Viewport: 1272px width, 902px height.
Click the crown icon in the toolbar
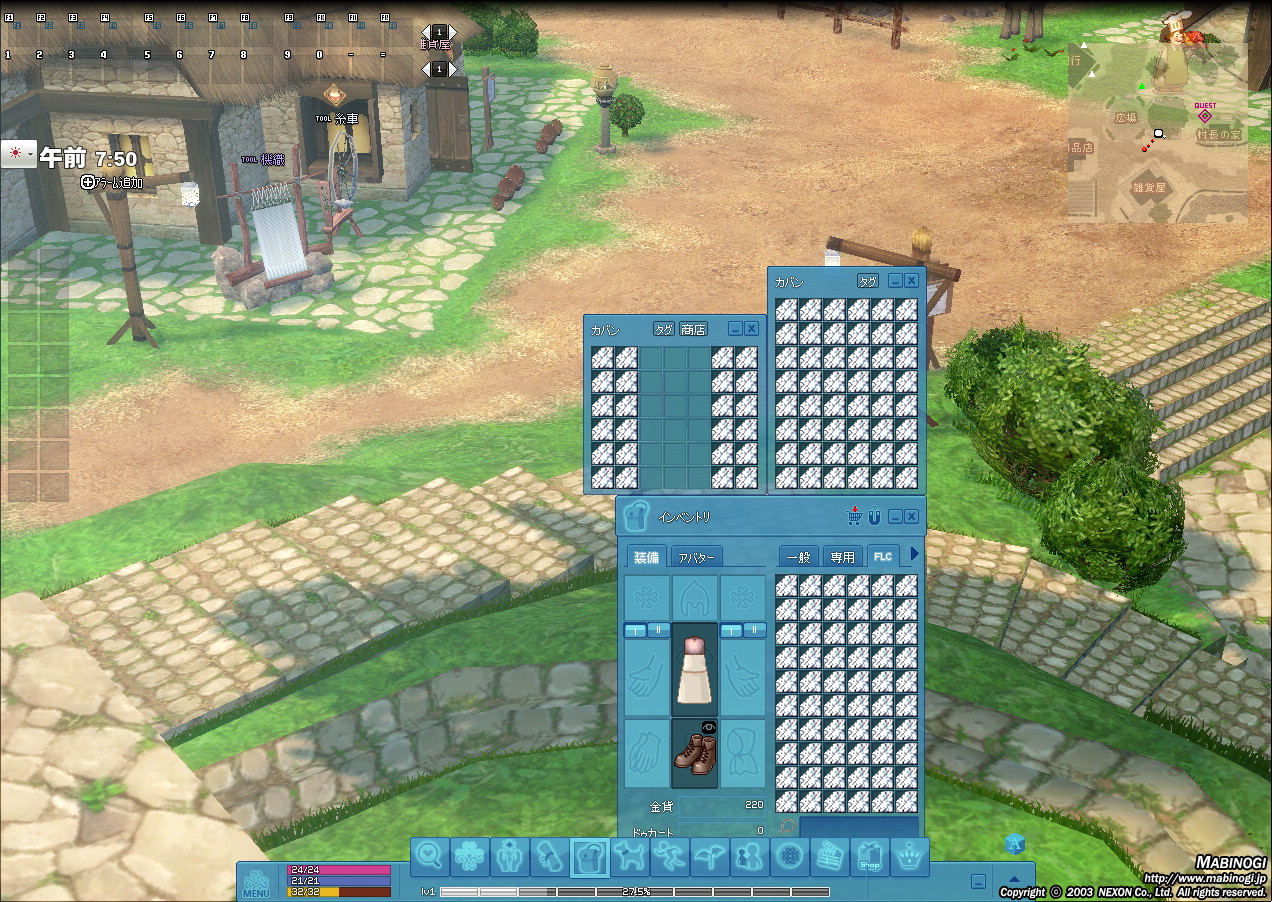[x=909, y=857]
